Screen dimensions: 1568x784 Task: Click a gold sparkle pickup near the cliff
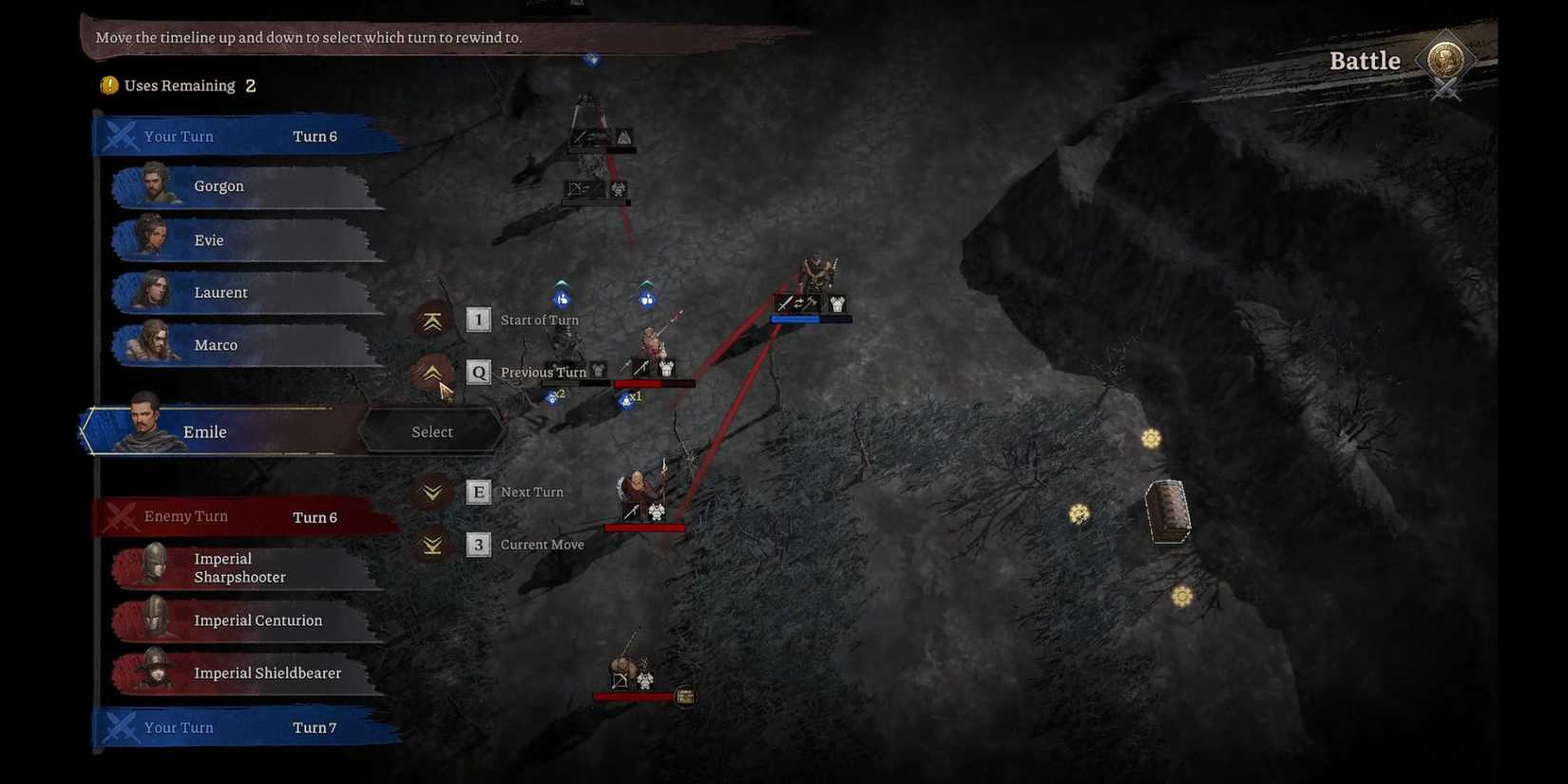pos(1150,438)
